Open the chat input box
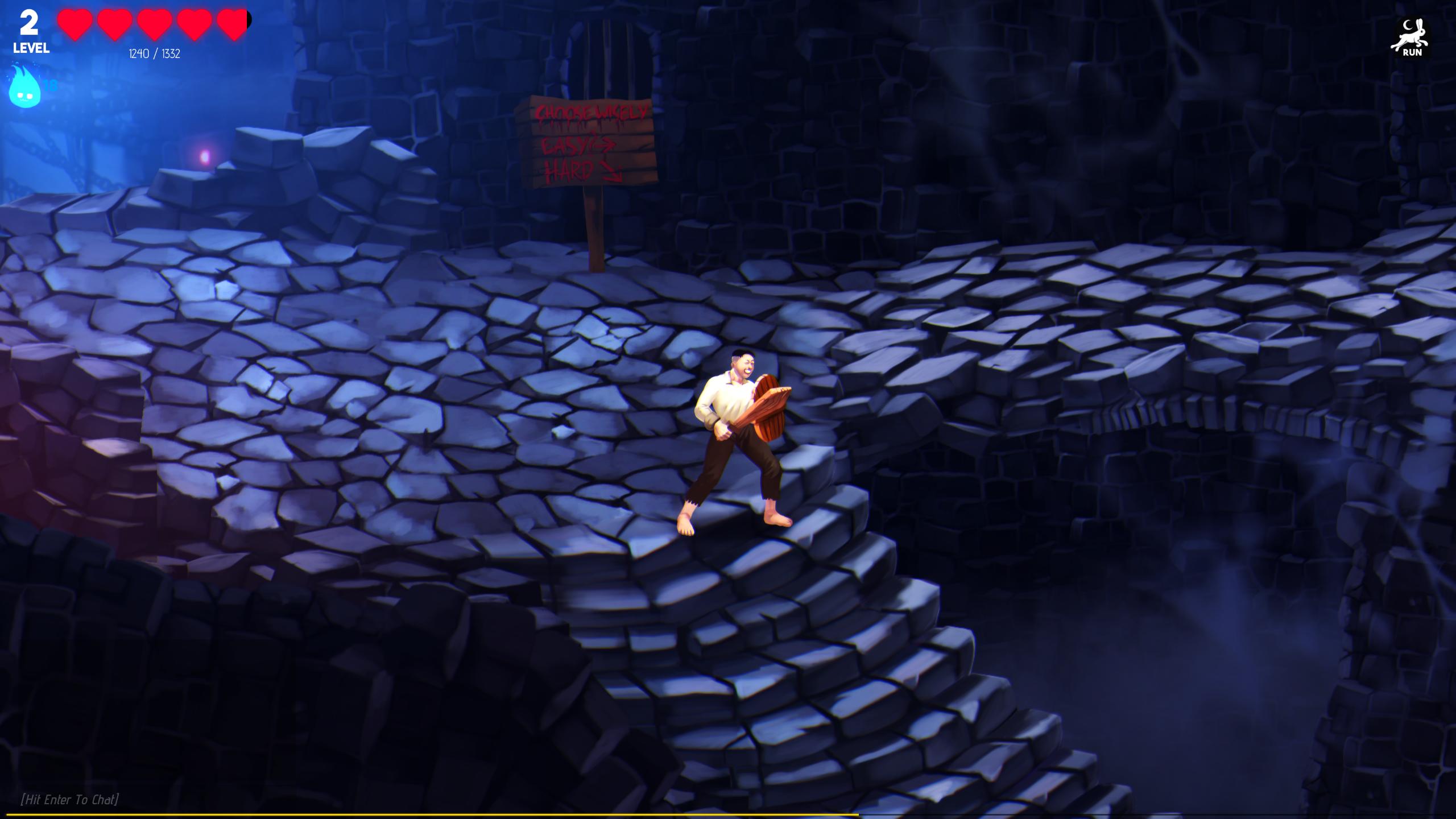This screenshot has height=819, width=1456. click(69, 799)
